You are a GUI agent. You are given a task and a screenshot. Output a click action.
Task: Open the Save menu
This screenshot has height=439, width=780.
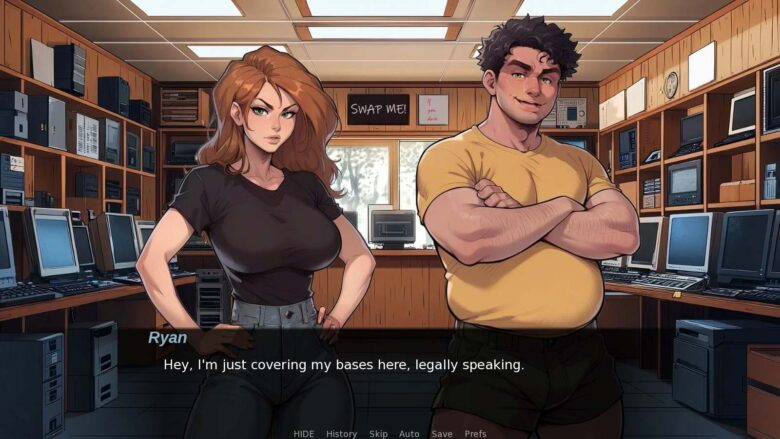441,433
